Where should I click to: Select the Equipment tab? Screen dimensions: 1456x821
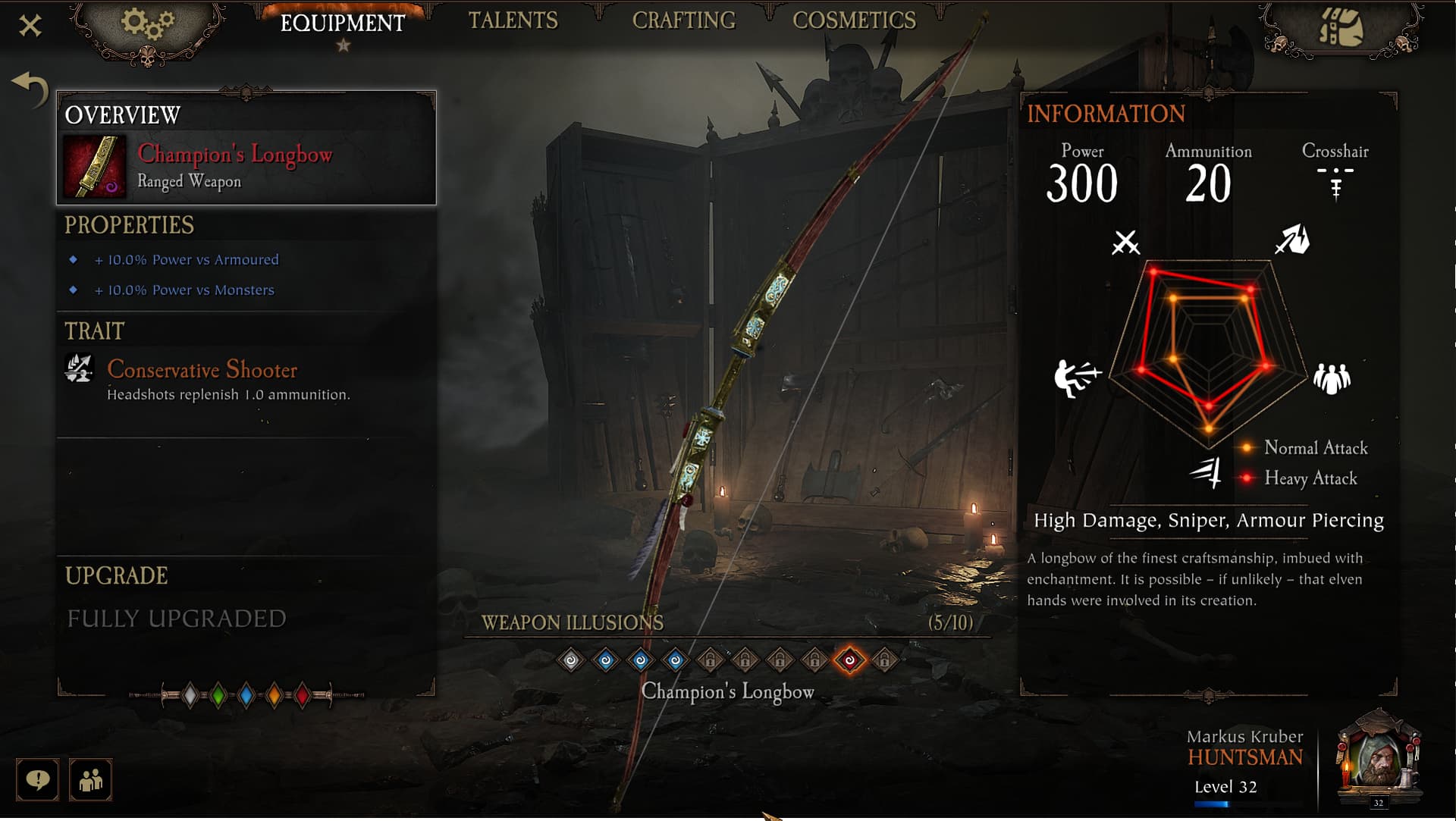343,23
